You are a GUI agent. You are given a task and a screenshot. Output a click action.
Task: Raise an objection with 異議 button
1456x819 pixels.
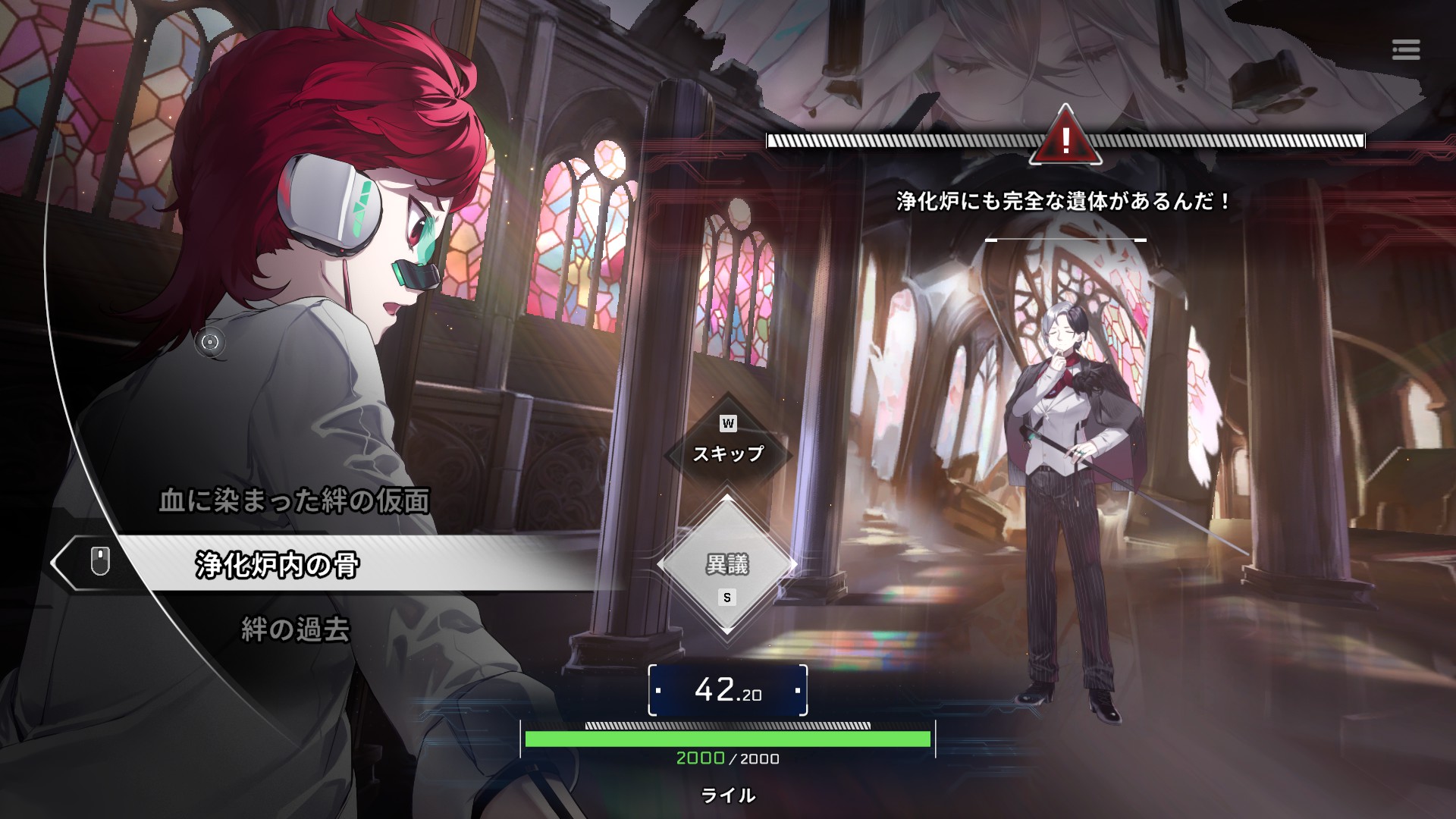click(727, 566)
